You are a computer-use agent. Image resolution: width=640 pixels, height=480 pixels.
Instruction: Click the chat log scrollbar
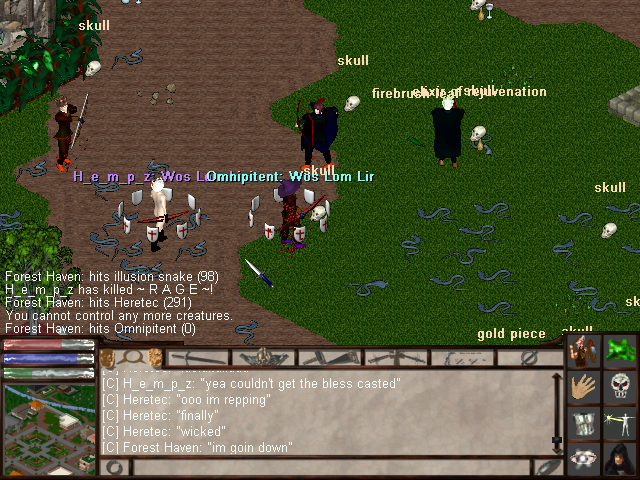click(557, 410)
